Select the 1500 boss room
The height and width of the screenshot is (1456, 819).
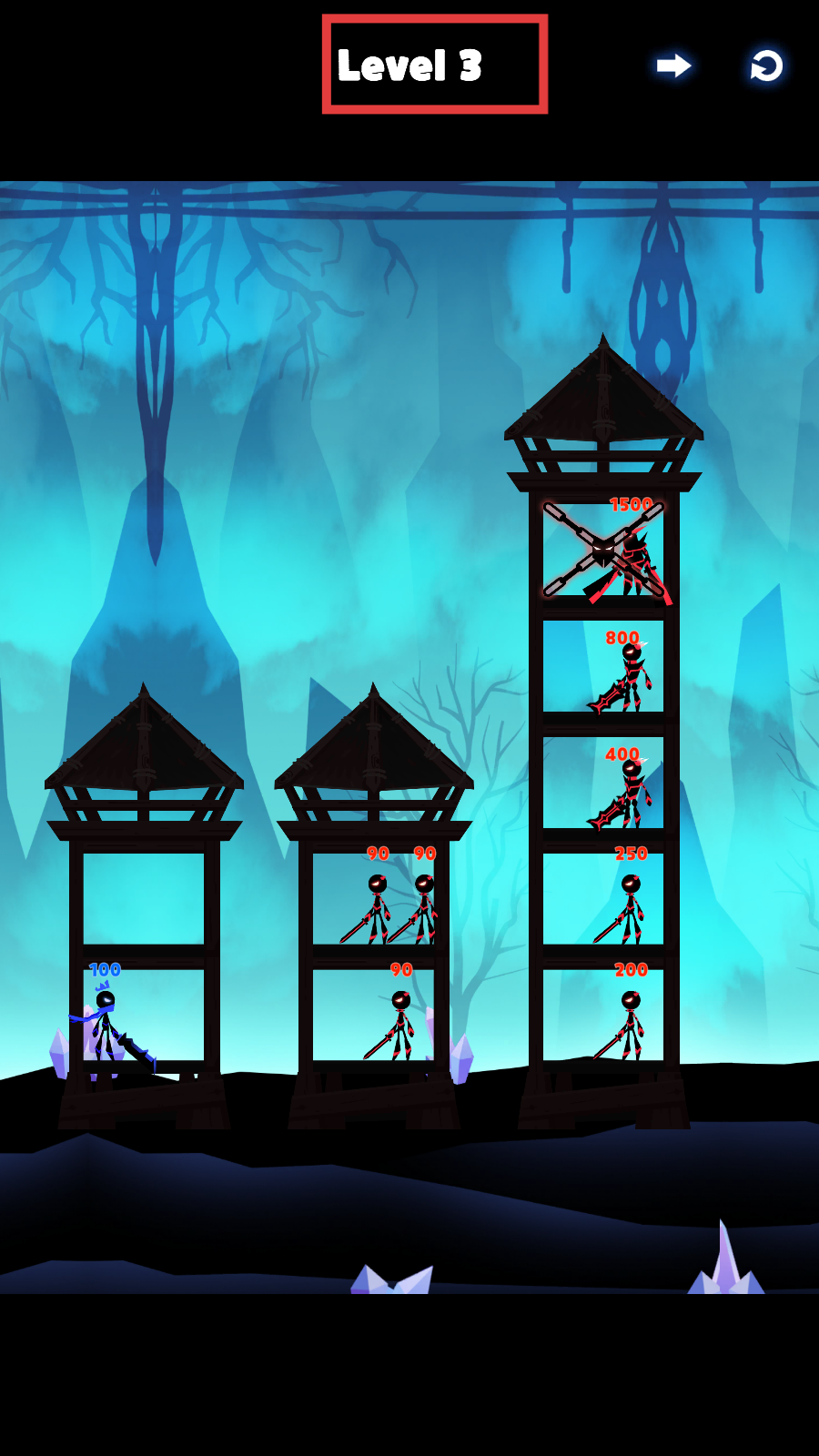(603, 550)
